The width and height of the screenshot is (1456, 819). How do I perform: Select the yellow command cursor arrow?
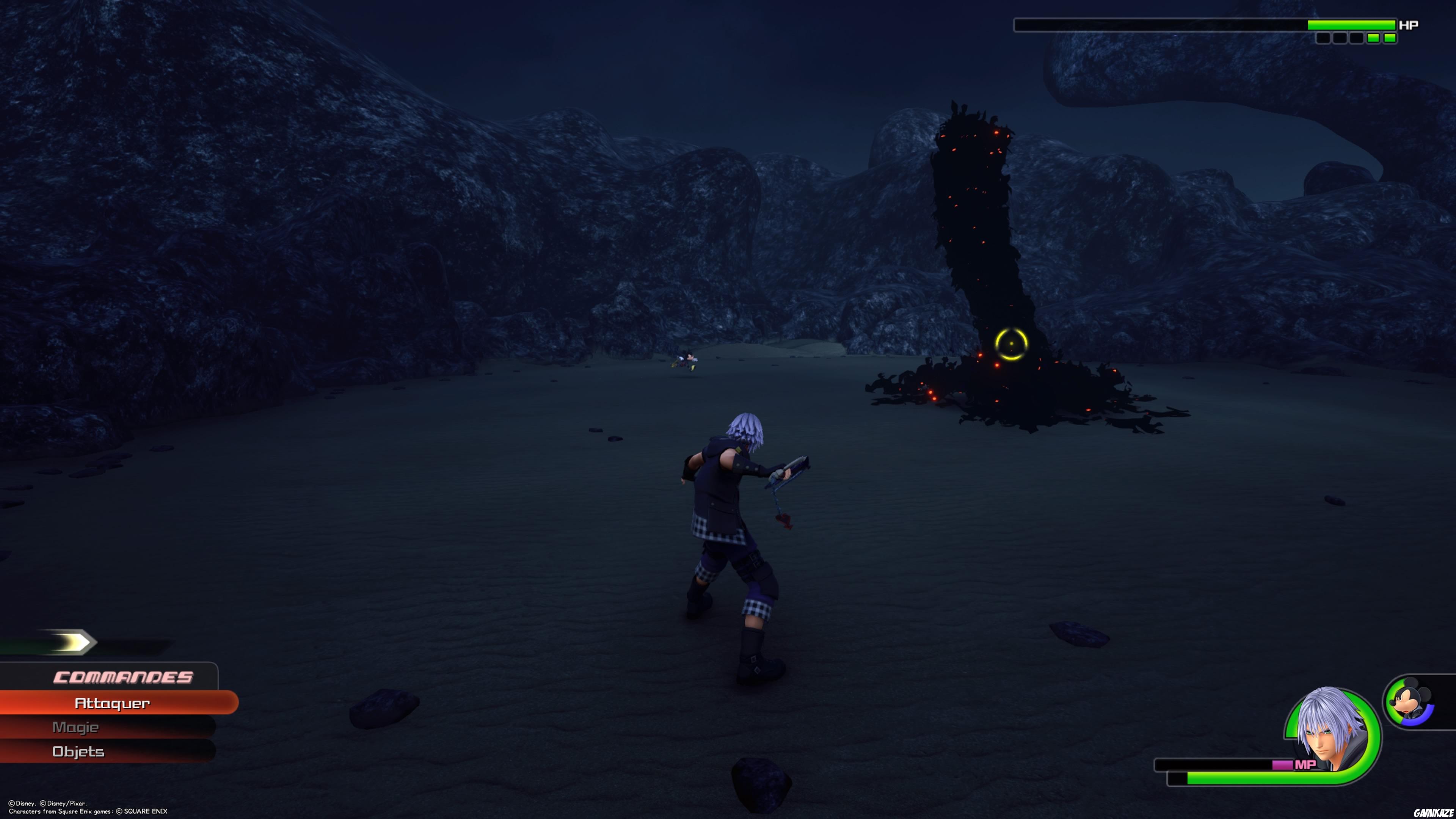(69, 642)
